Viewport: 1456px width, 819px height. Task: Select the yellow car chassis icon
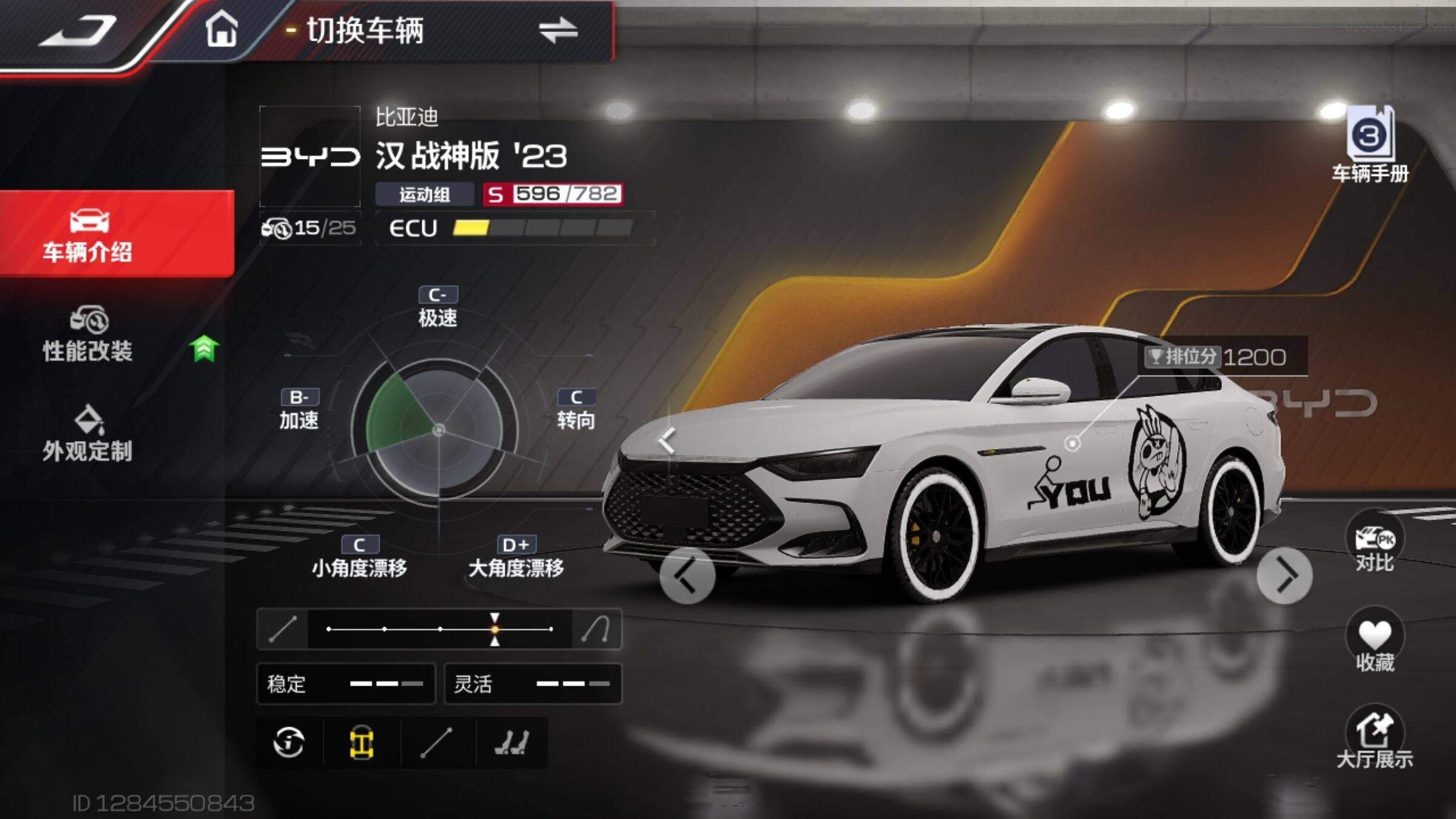362,743
